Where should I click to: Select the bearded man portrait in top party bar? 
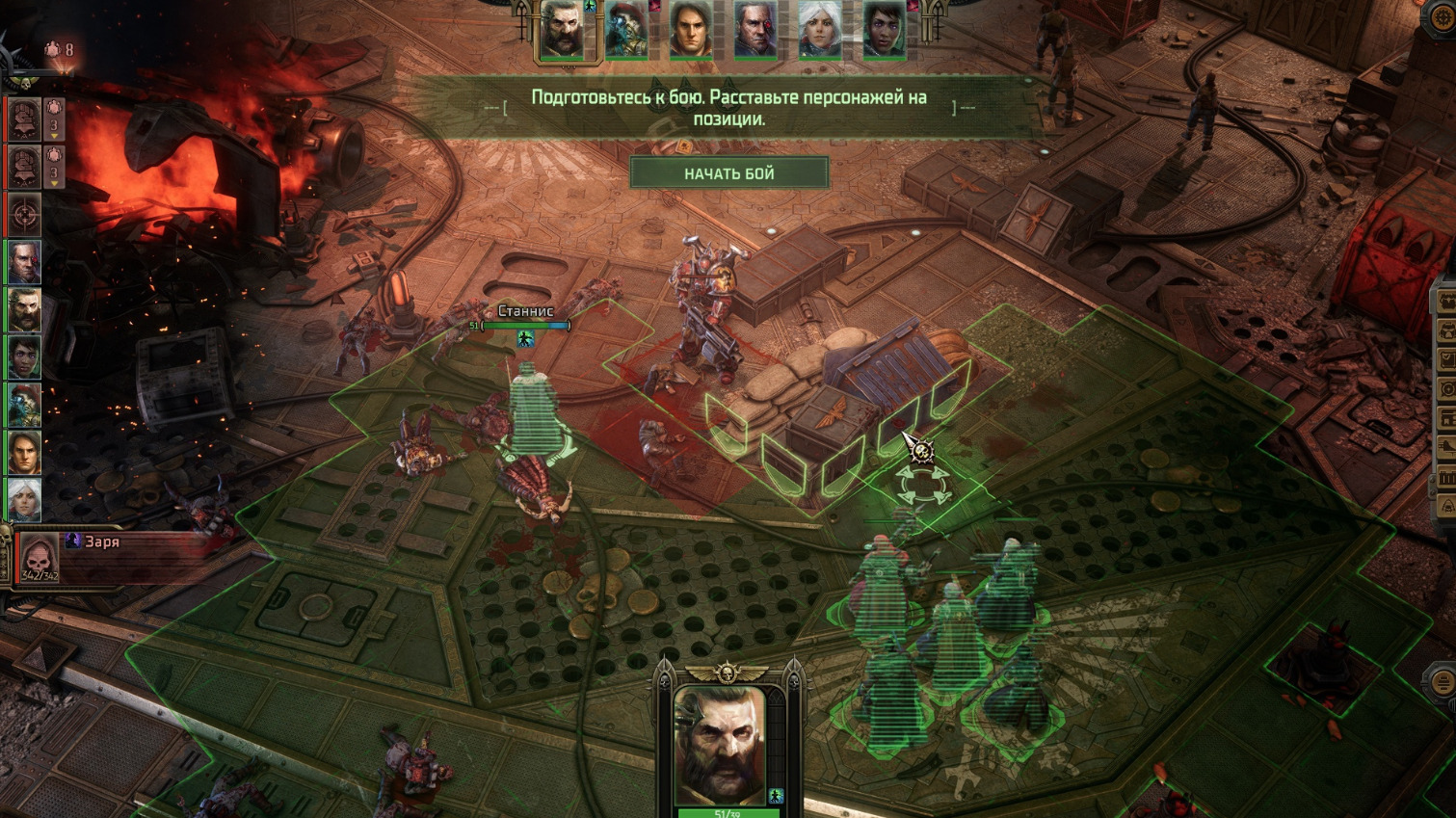click(562, 29)
